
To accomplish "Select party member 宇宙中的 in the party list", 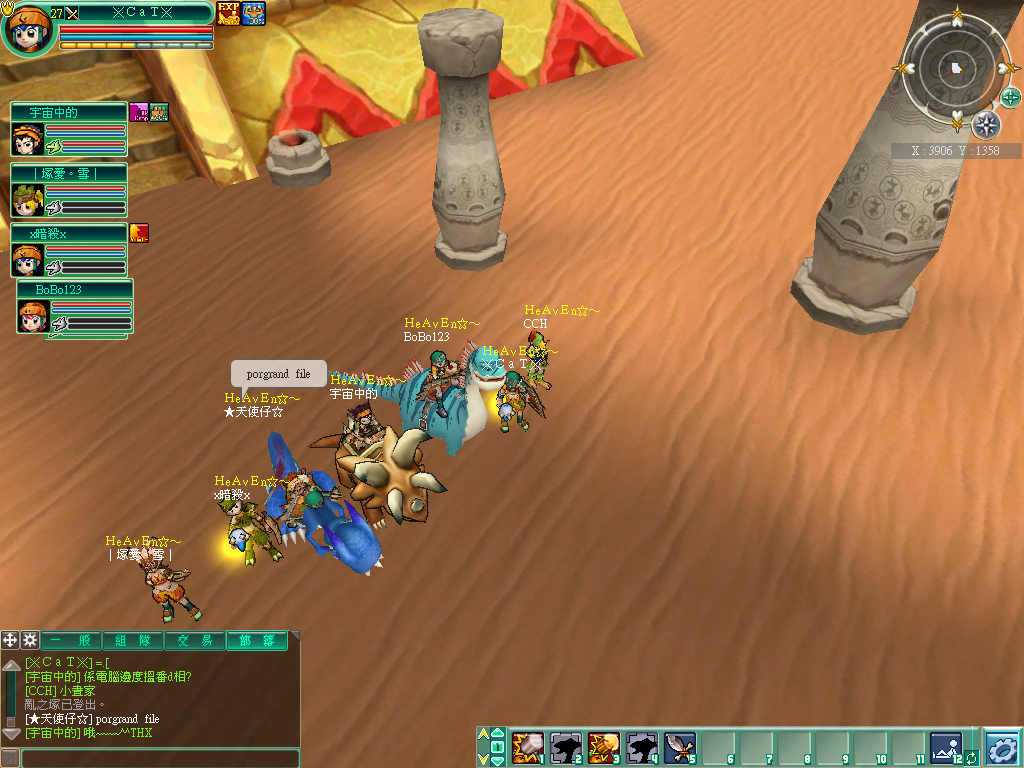I will click(x=28, y=139).
